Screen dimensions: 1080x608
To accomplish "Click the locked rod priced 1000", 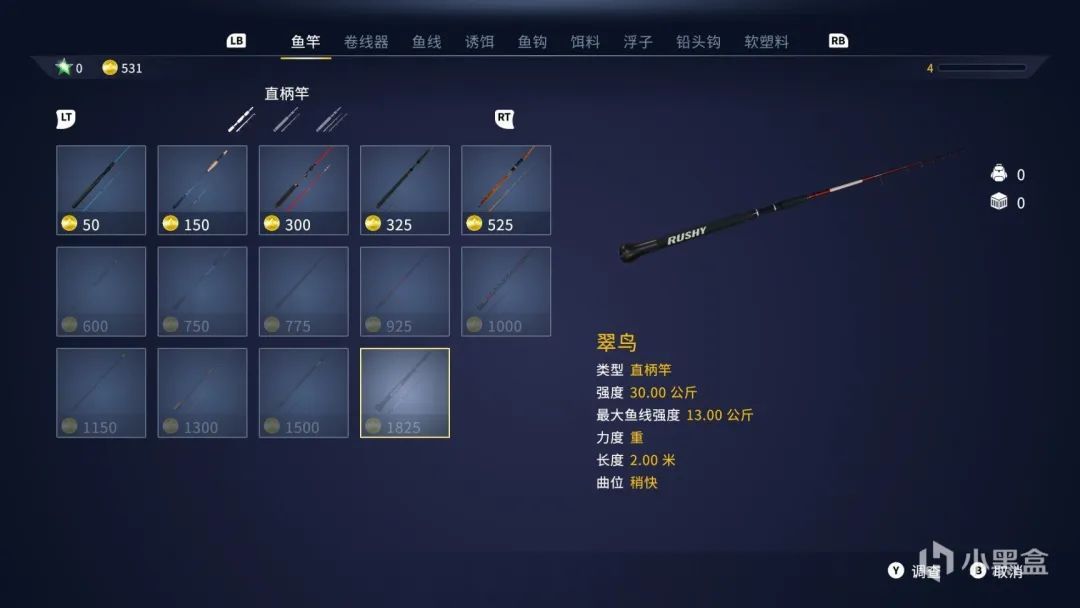I will pyautogui.click(x=505, y=291).
